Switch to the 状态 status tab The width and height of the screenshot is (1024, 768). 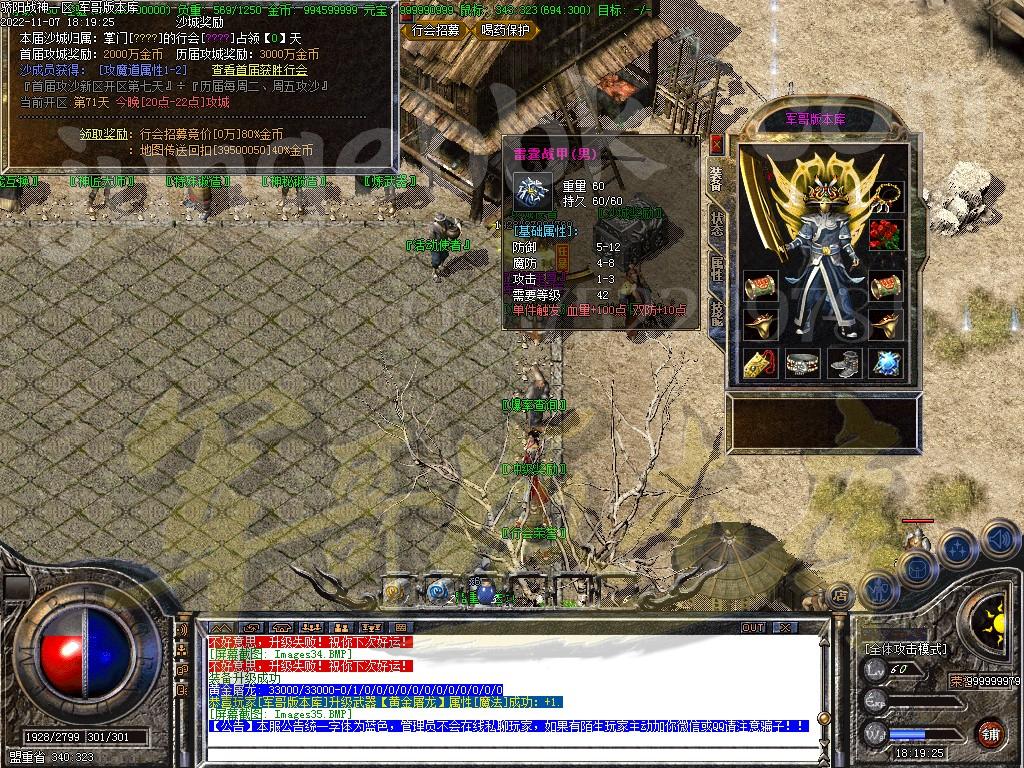[x=717, y=223]
